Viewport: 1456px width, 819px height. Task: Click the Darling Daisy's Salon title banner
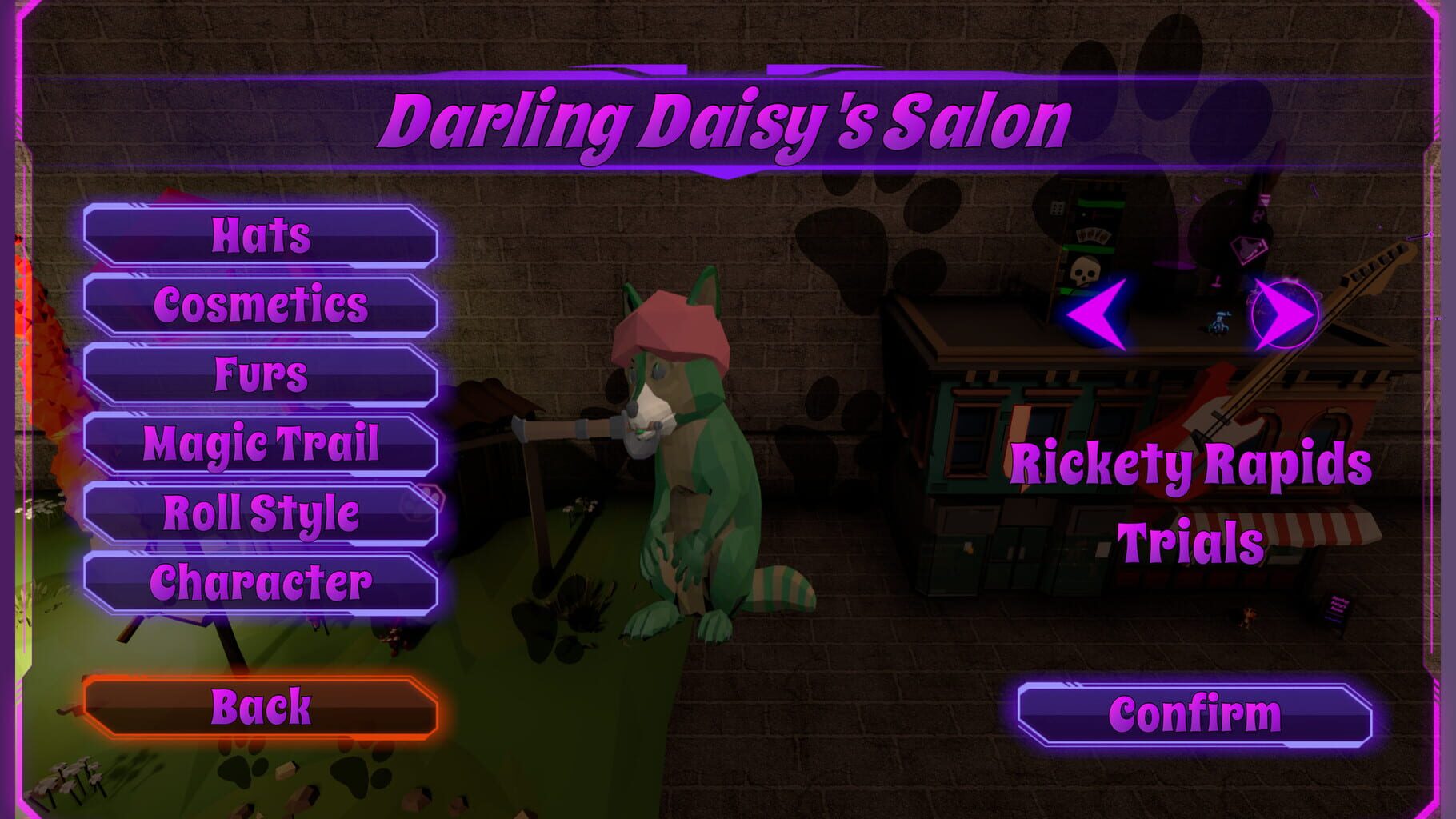(x=728, y=122)
